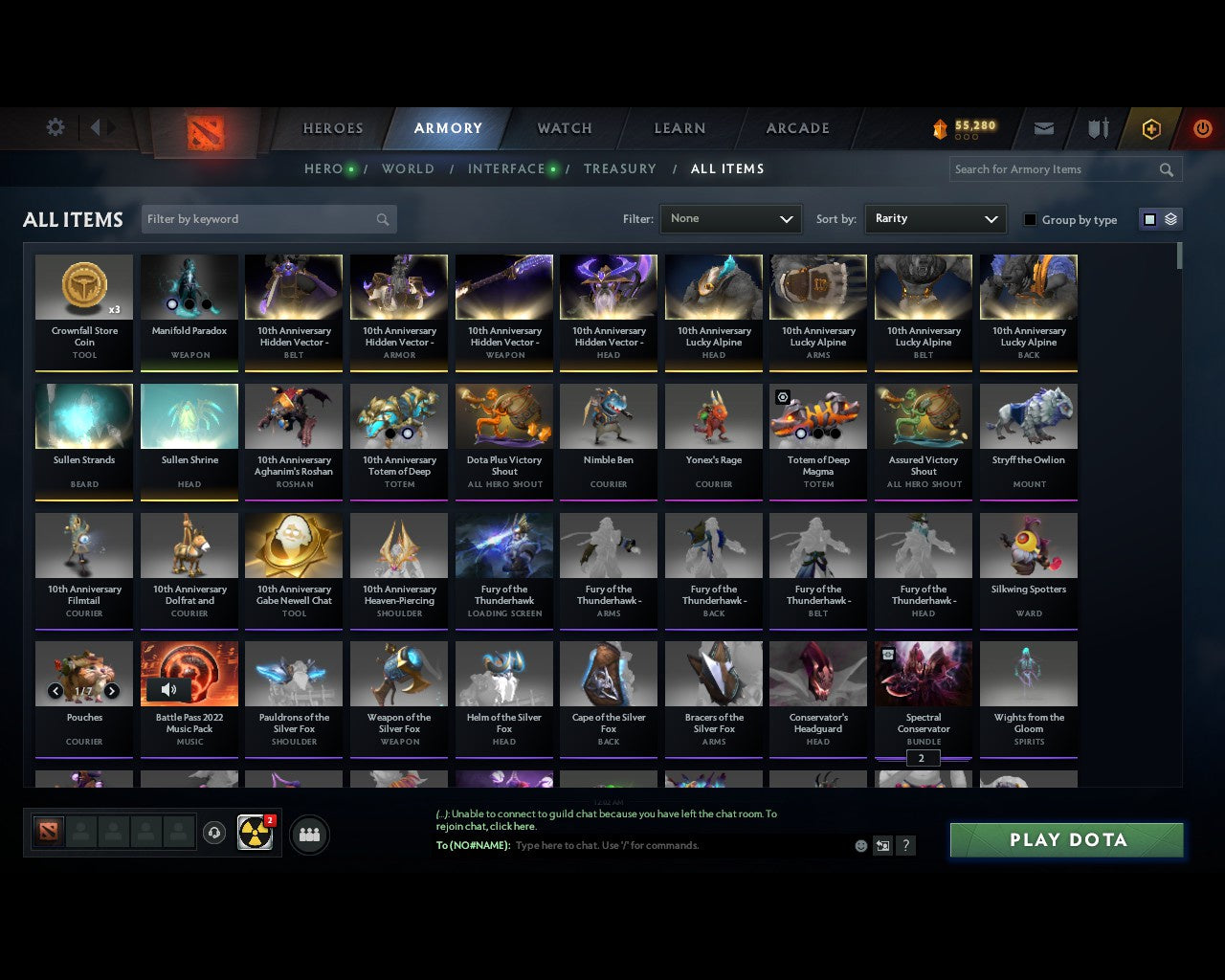This screenshot has width=1225, height=980.
Task: Open the friends list icon near chat bar
Action: point(309,834)
